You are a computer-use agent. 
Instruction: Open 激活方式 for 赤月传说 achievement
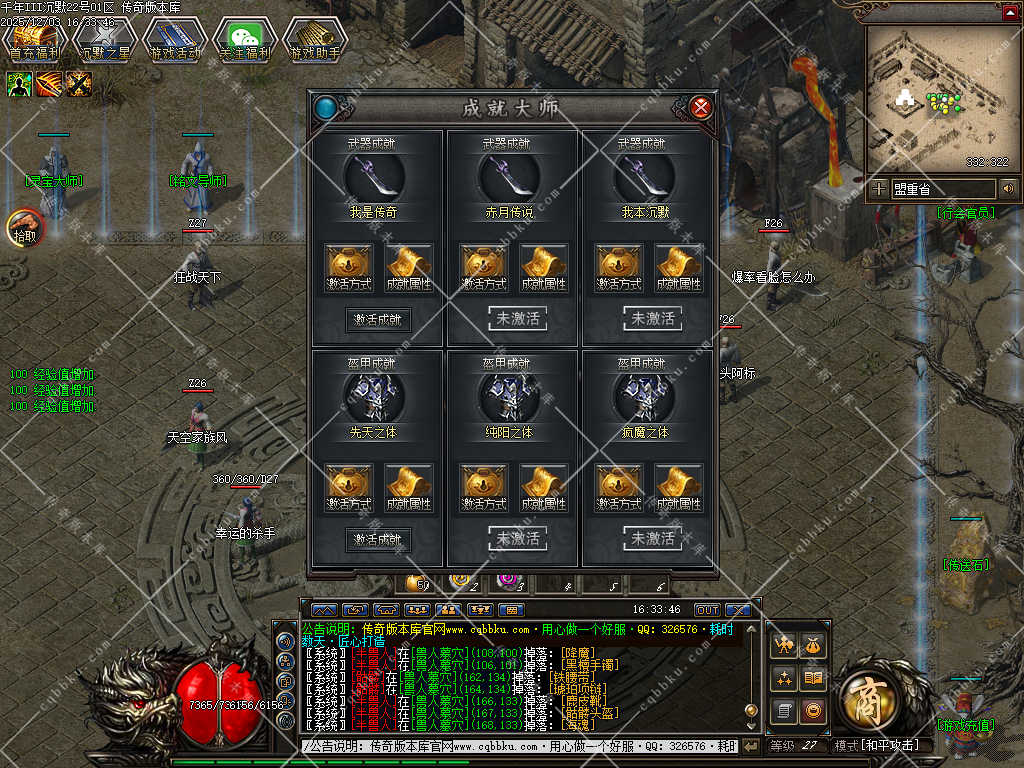click(x=483, y=268)
